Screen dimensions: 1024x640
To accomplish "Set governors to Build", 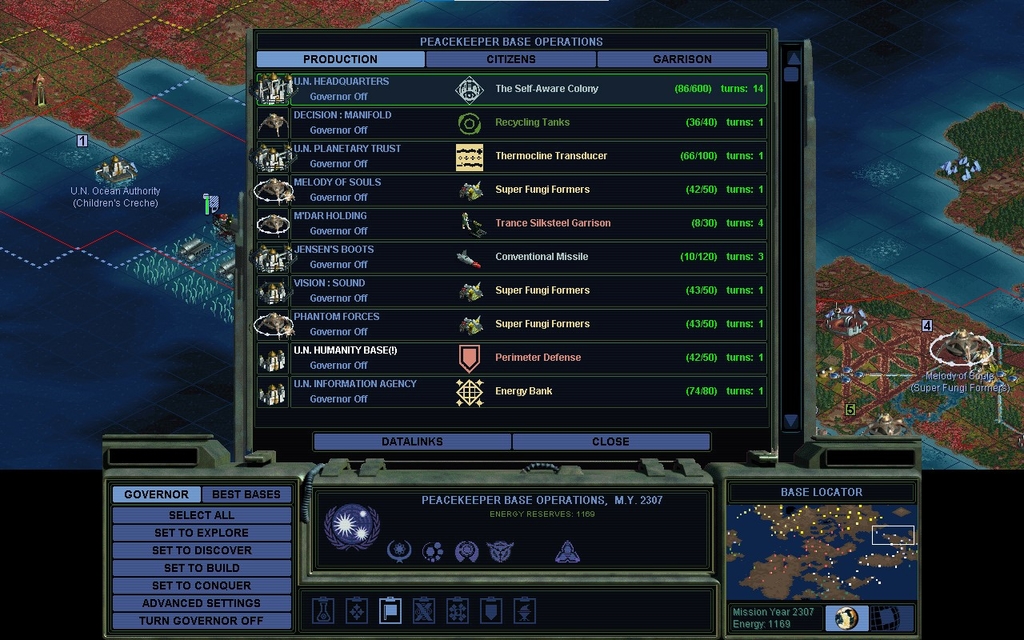I will coord(201,568).
